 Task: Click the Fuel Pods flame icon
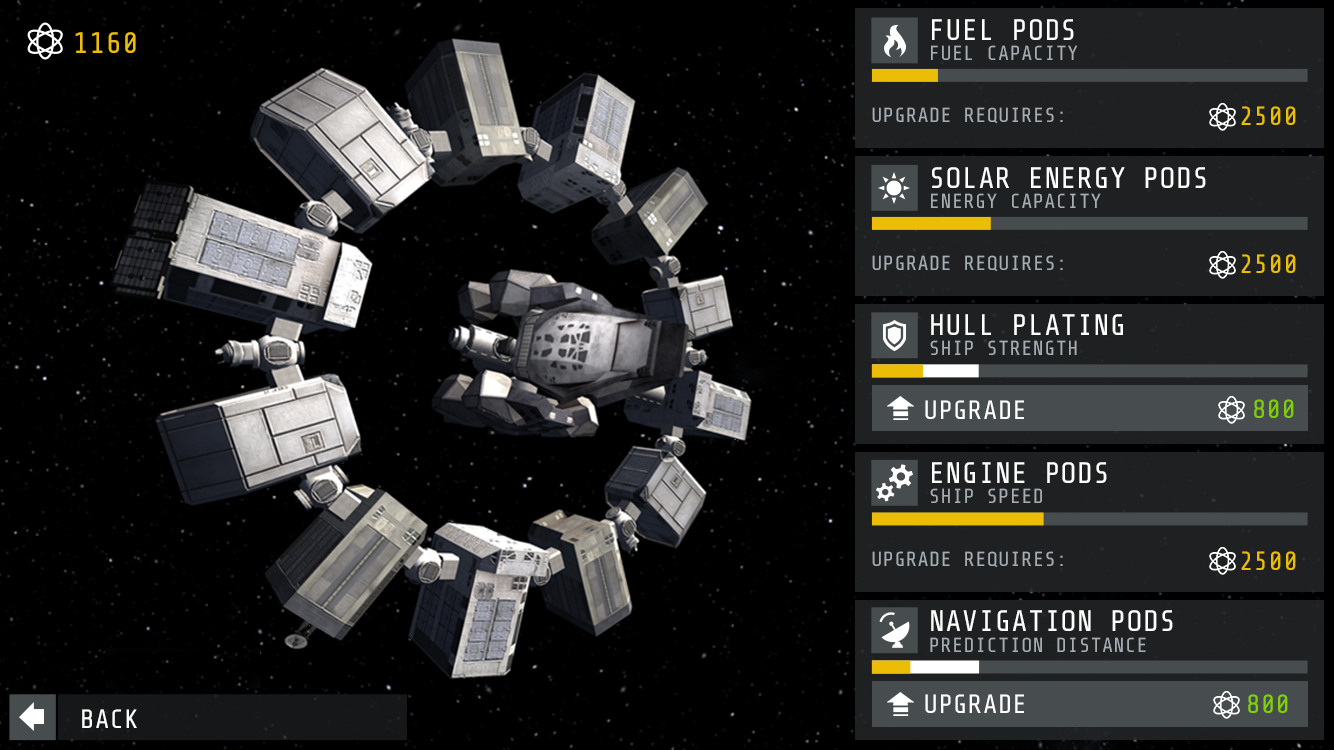pyautogui.click(x=894, y=41)
